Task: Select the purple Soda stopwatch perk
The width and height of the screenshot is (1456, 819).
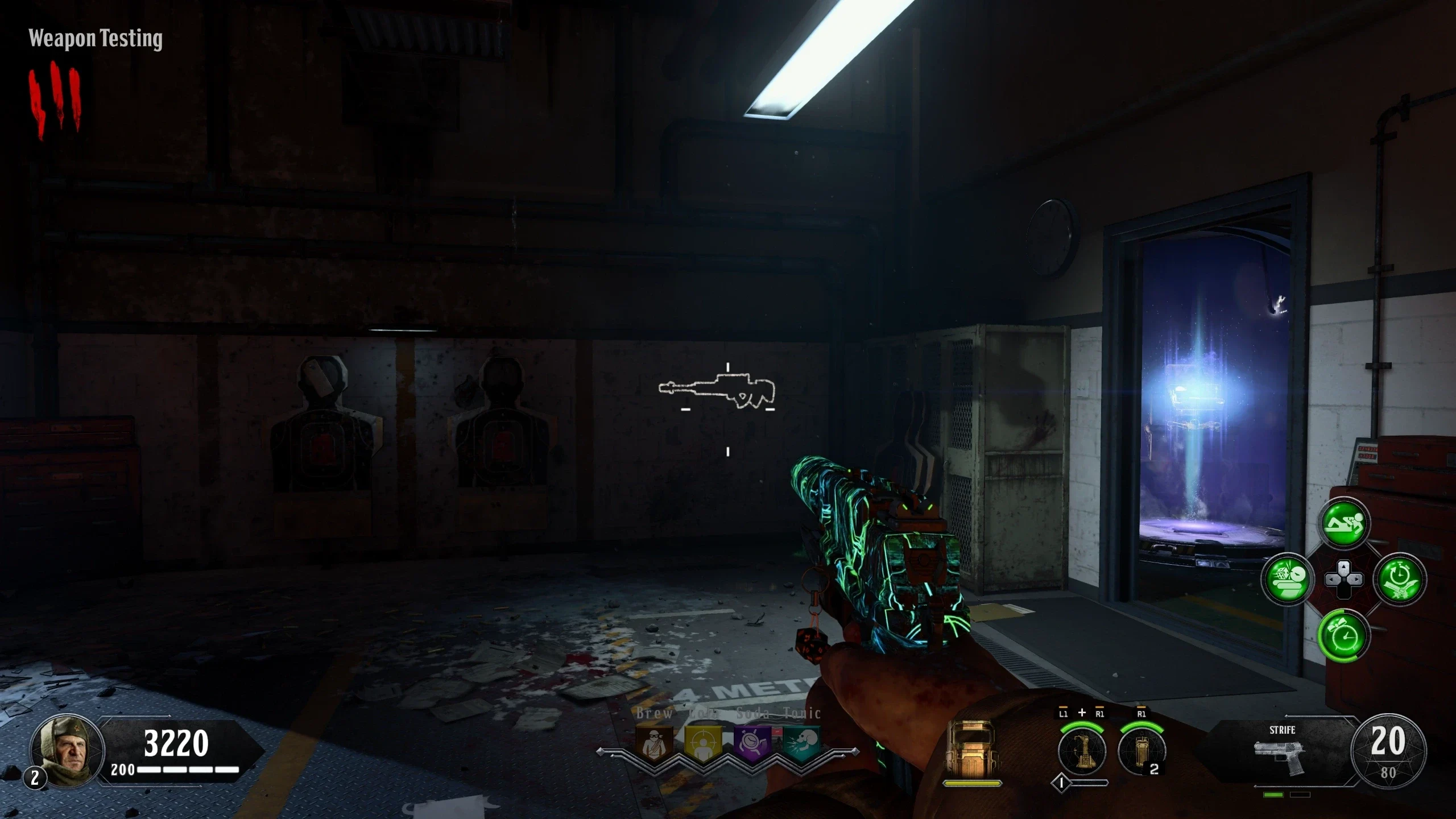Action: pyautogui.click(x=752, y=743)
